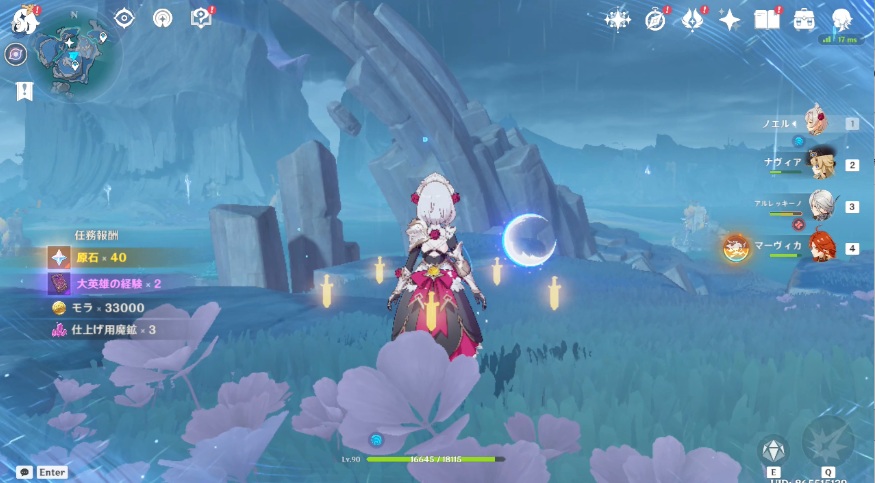Open the chat box speech bubble
Viewport: 875px width, 483px height.
click(x=24, y=472)
